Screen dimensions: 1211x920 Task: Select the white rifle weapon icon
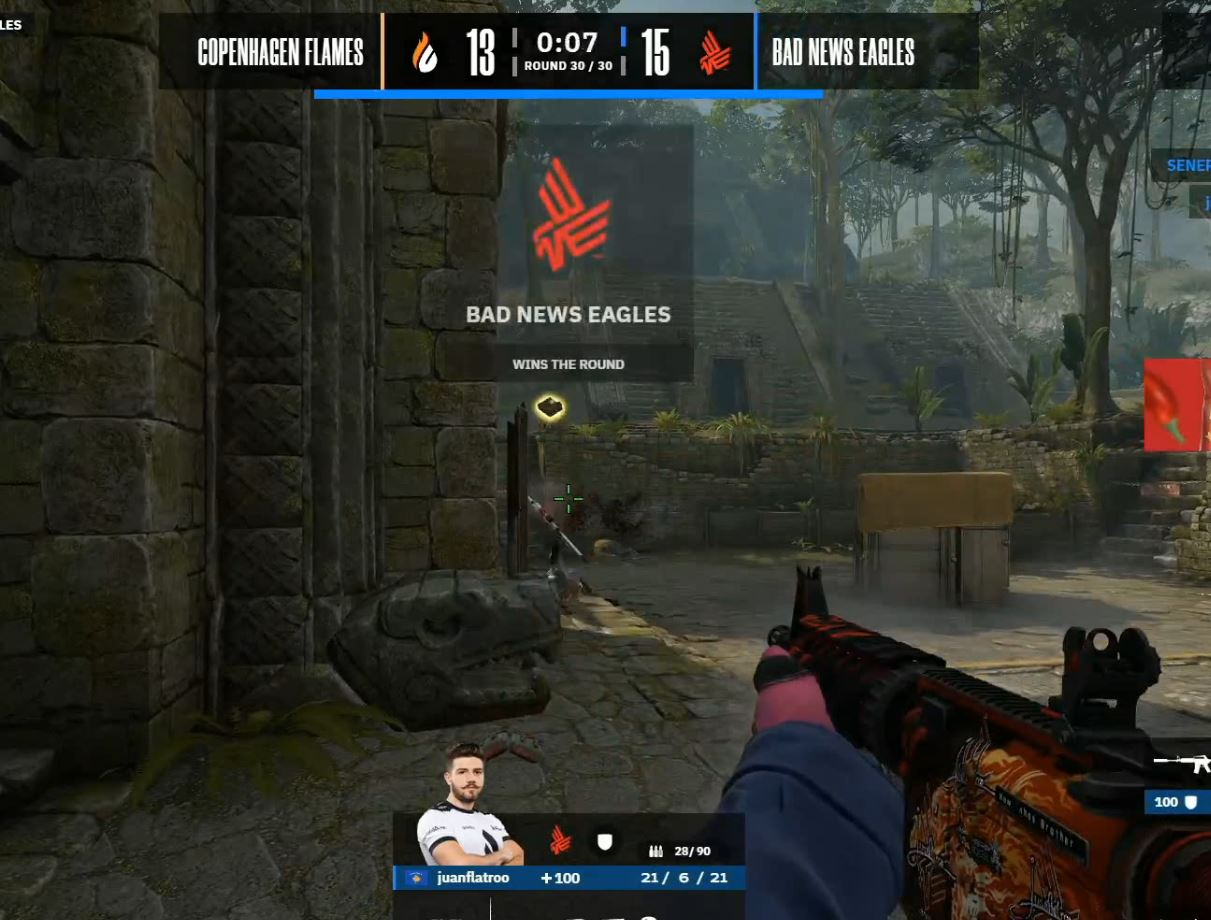(1184, 764)
